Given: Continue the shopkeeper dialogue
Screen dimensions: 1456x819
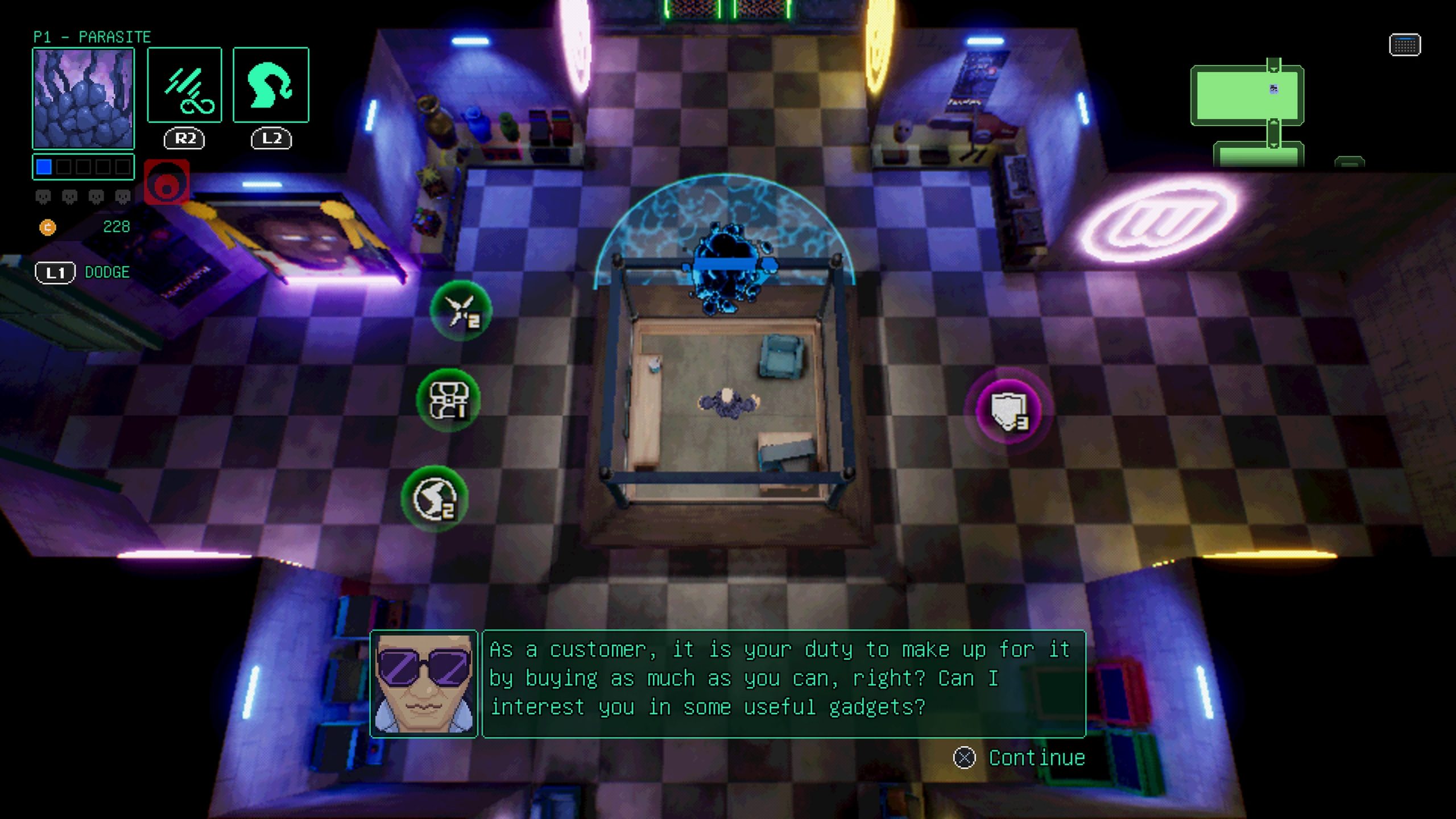Looking at the screenshot, I should [1020, 758].
